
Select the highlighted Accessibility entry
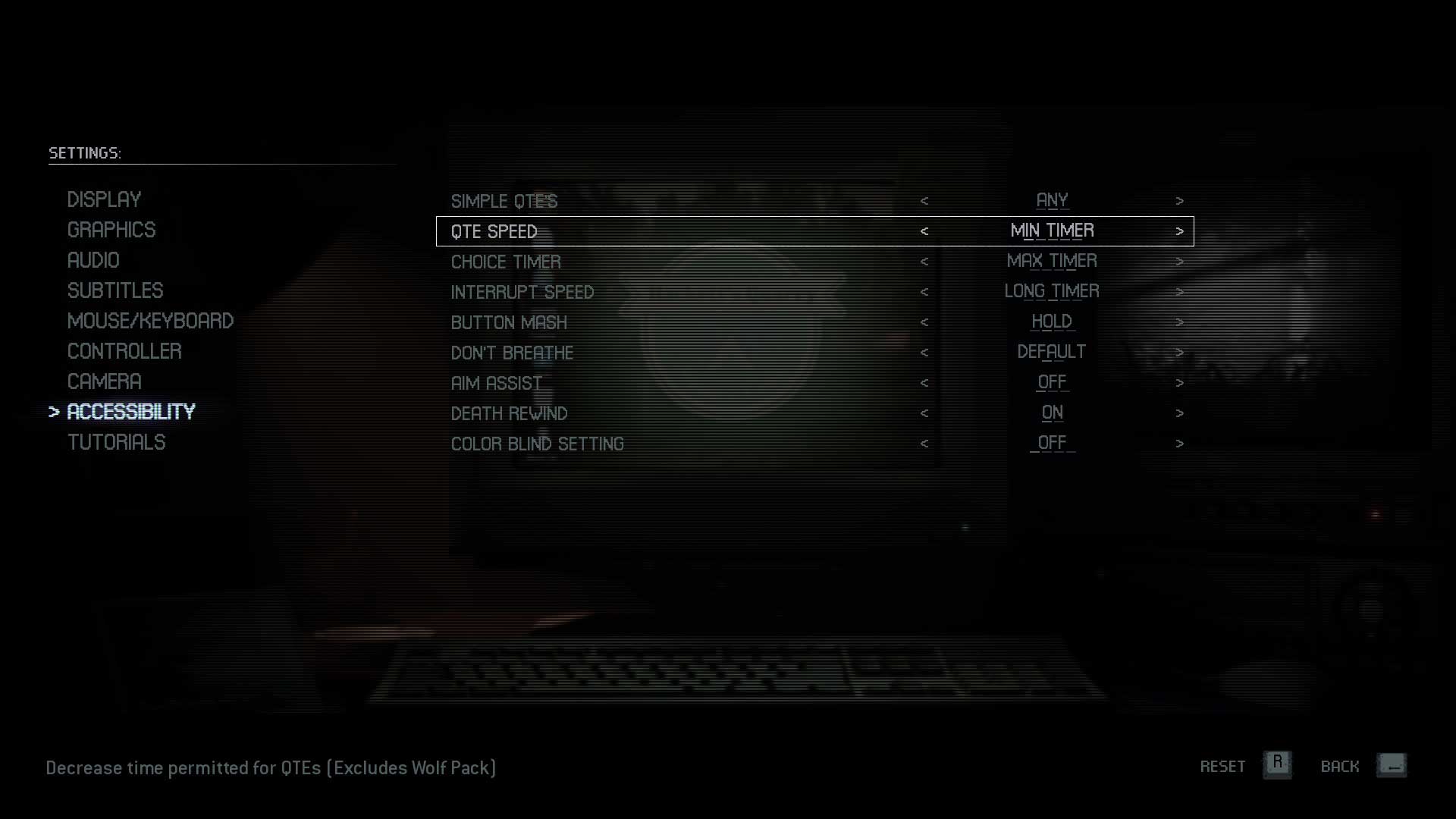(131, 412)
